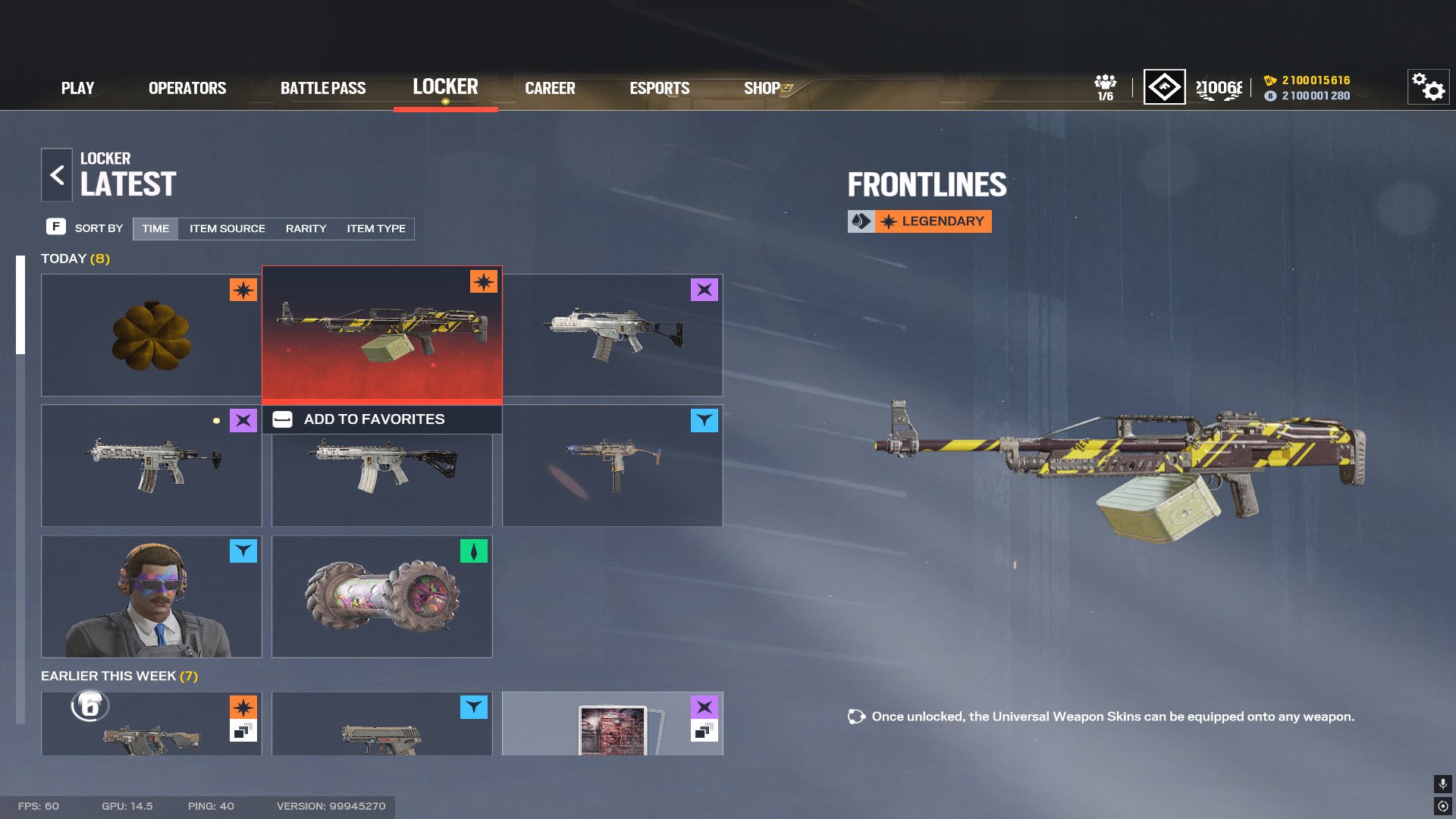This screenshot has width=1456, height=819.
Task: Click the orange Legendary icon on the clover charm tile
Action: (242, 290)
